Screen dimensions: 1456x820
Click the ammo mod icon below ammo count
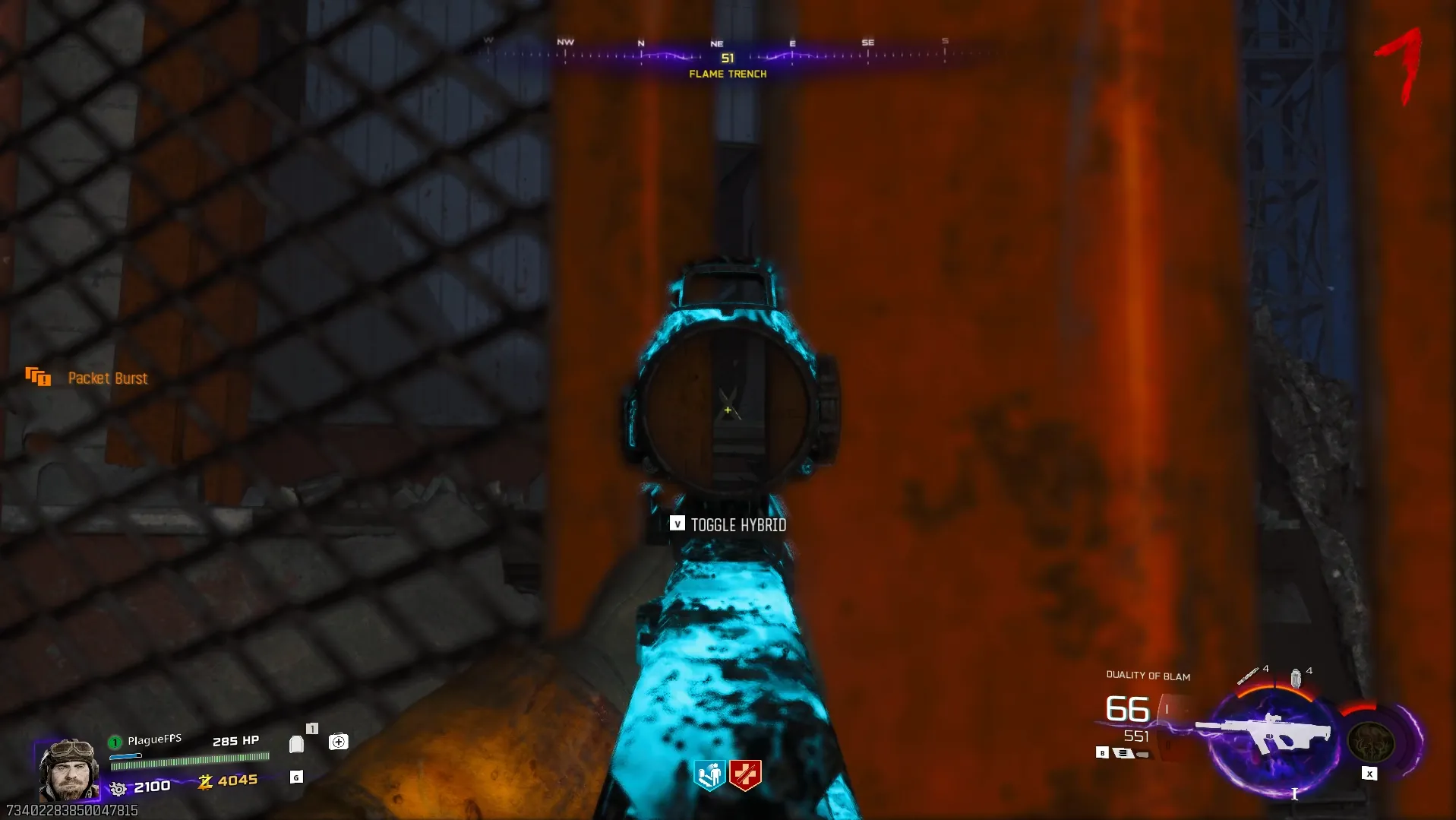point(1123,753)
